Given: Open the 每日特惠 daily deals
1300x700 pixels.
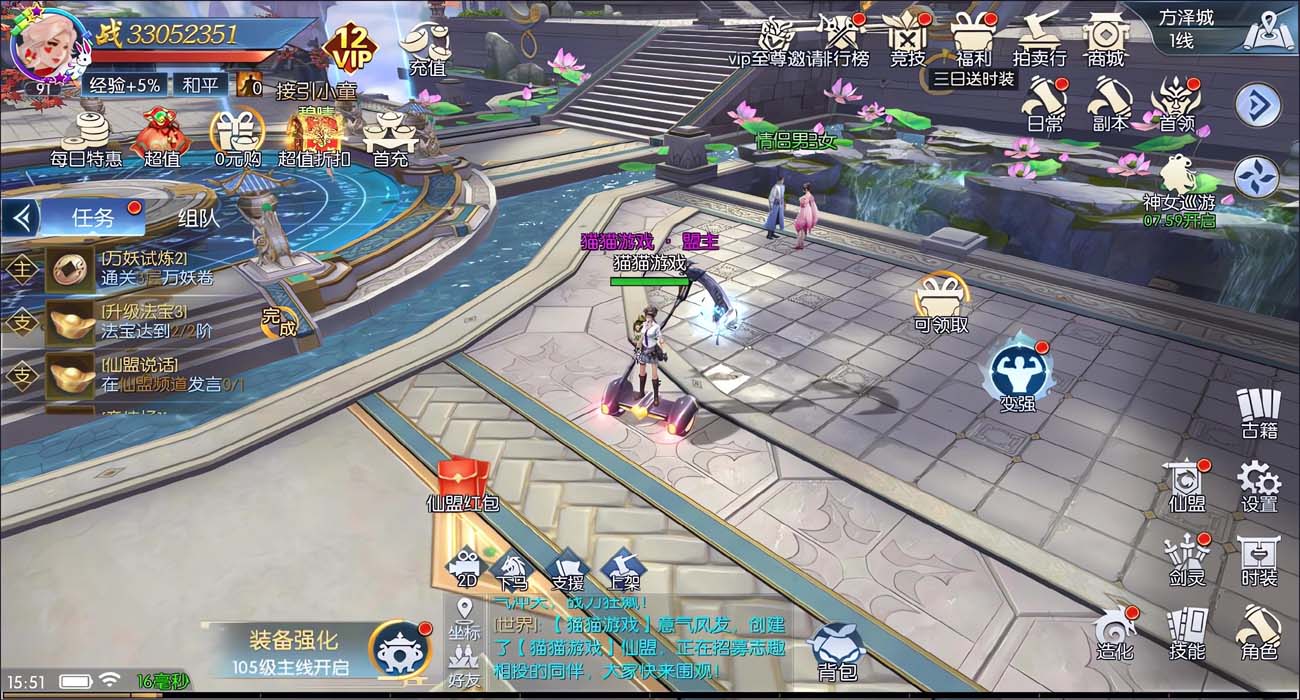Looking at the screenshot, I should click(87, 138).
